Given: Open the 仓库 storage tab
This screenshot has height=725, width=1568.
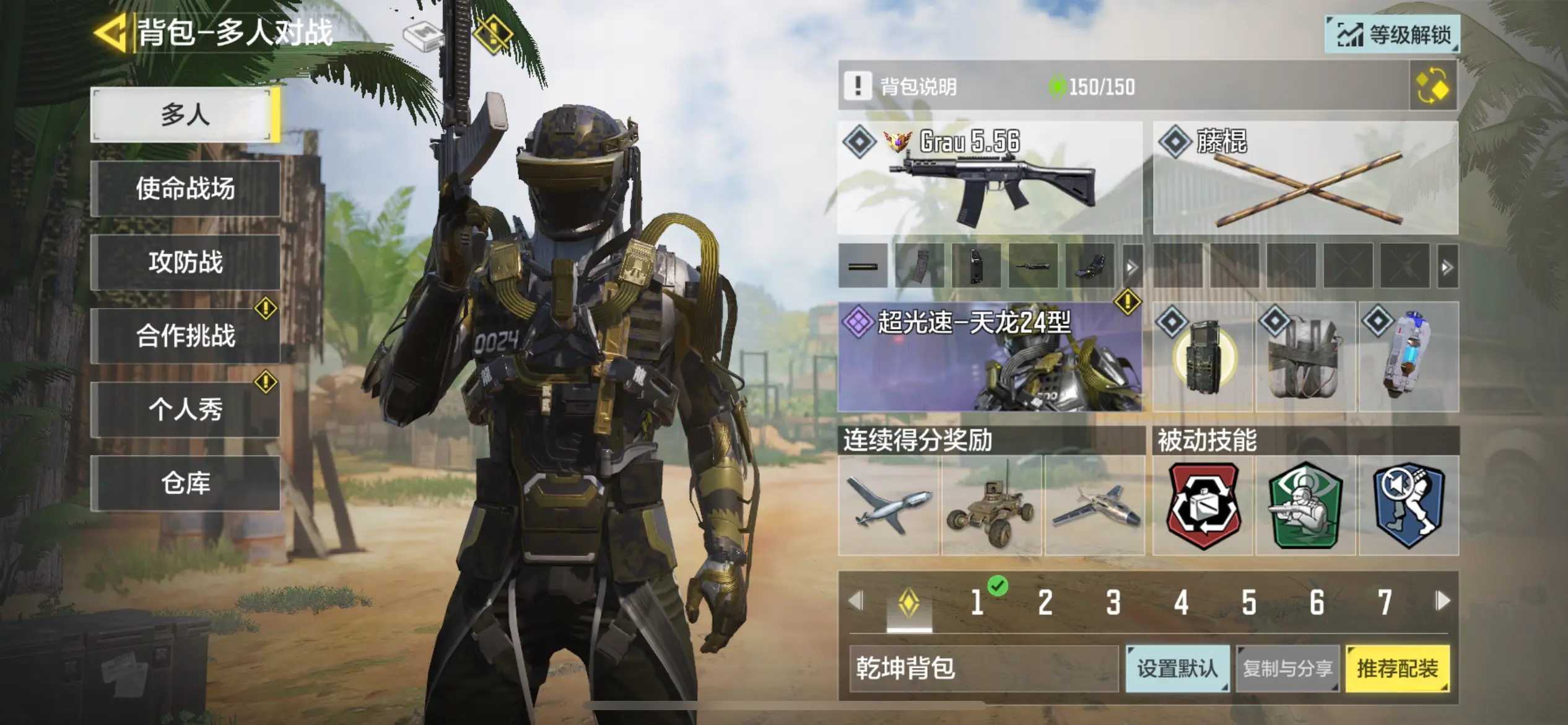Looking at the screenshot, I should pyautogui.click(x=185, y=483).
